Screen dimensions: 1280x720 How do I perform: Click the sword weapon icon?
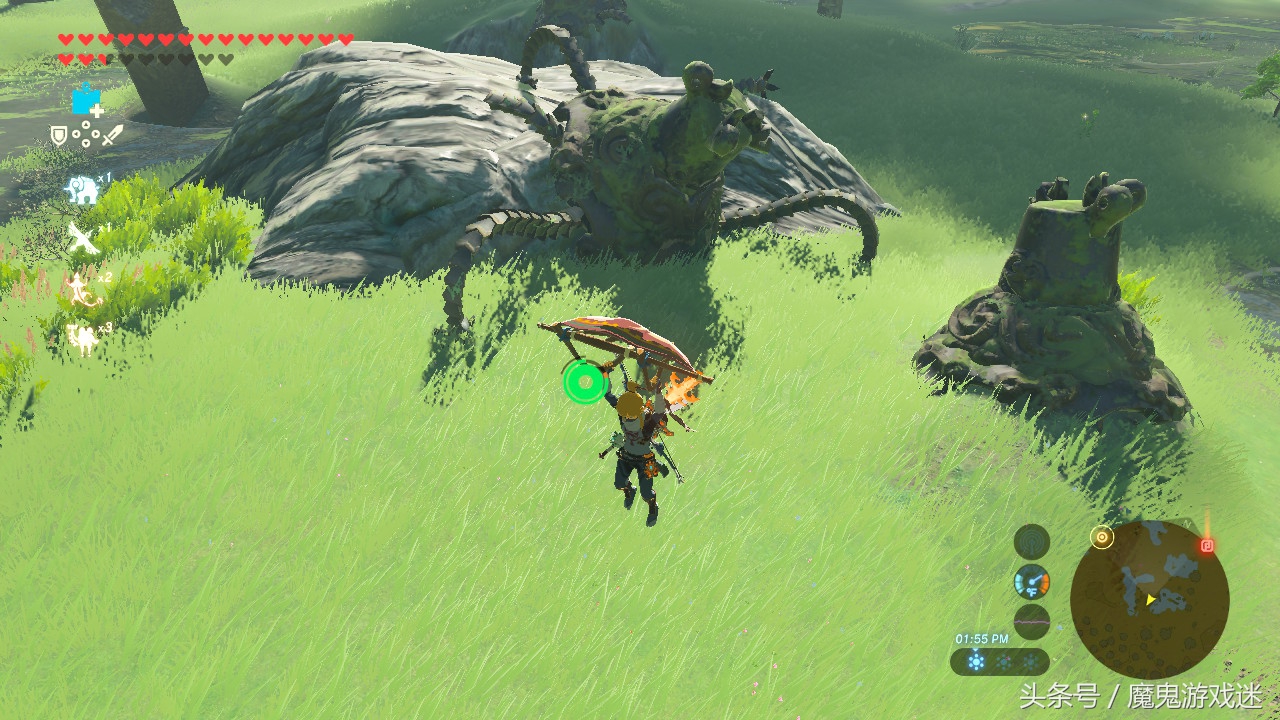tap(111, 134)
